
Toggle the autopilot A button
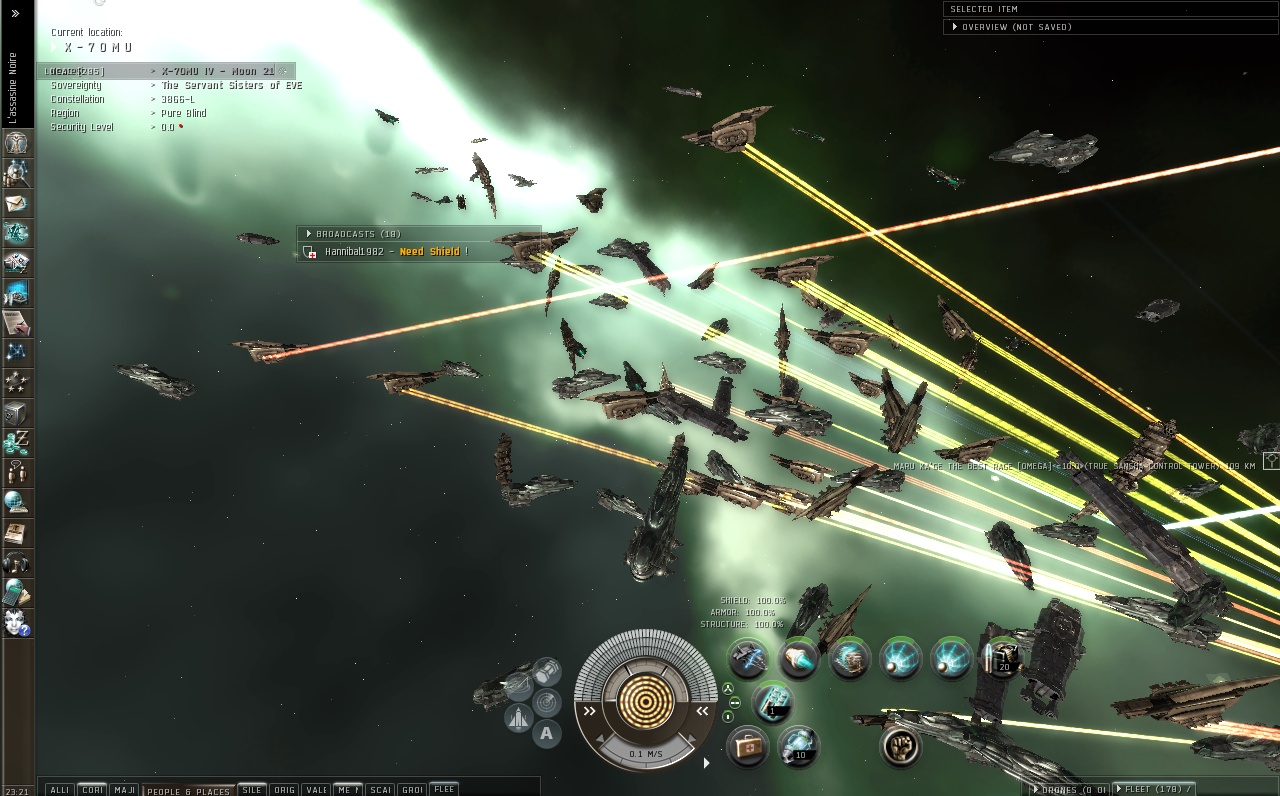point(546,734)
